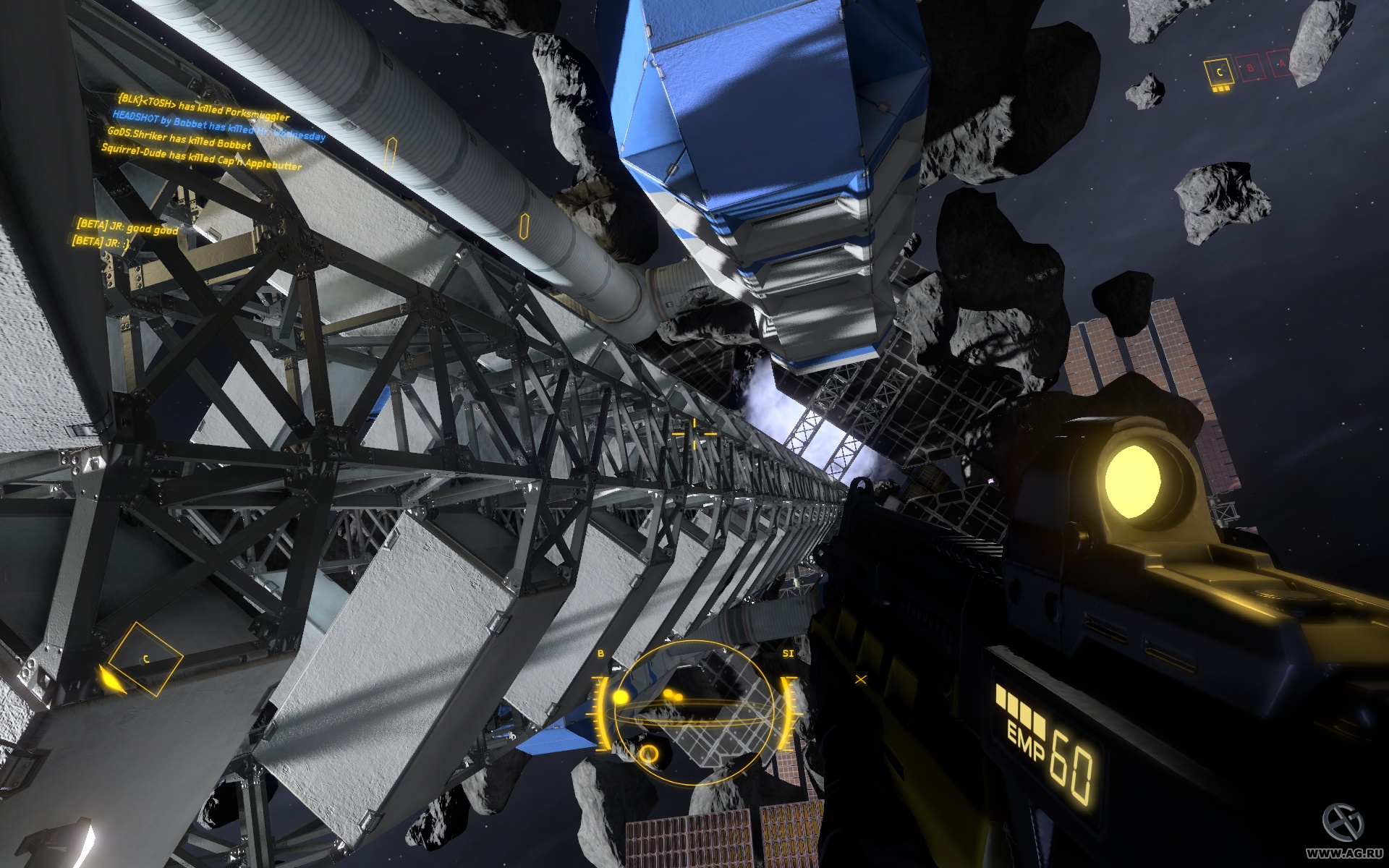1389x868 pixels.
Task: Click the large yellow blip on the radar sphere
Action: pos(621,697)
